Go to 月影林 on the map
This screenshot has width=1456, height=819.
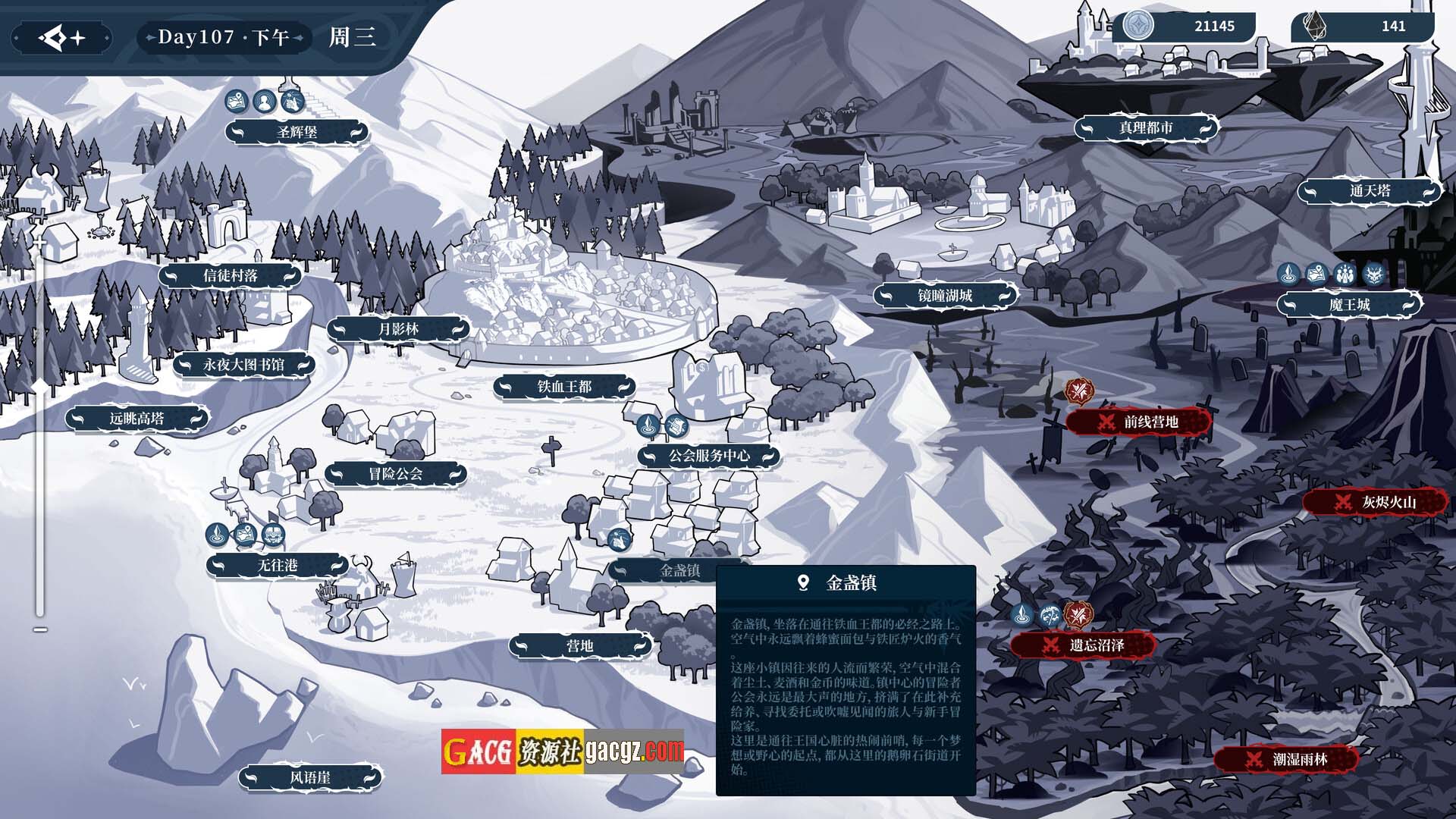click(x=398, y=329)
